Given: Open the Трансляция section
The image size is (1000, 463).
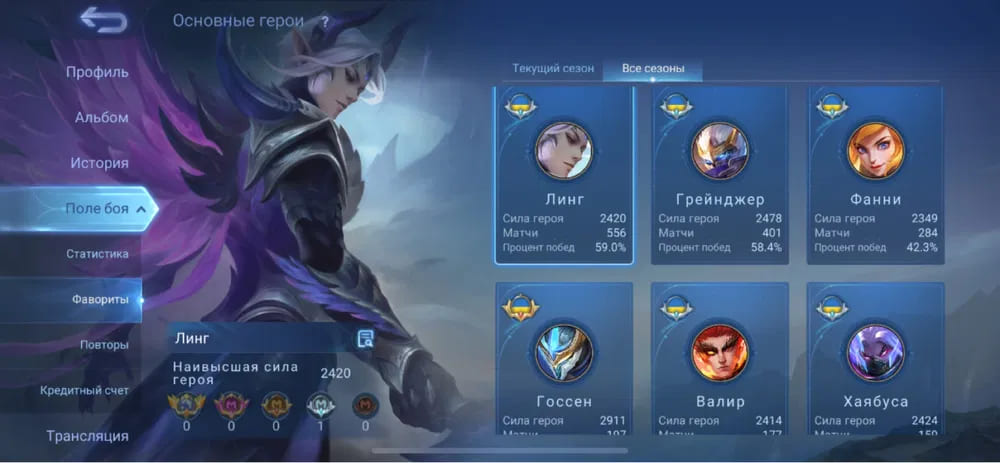Looking at the screenshot, I should point(87,436).
